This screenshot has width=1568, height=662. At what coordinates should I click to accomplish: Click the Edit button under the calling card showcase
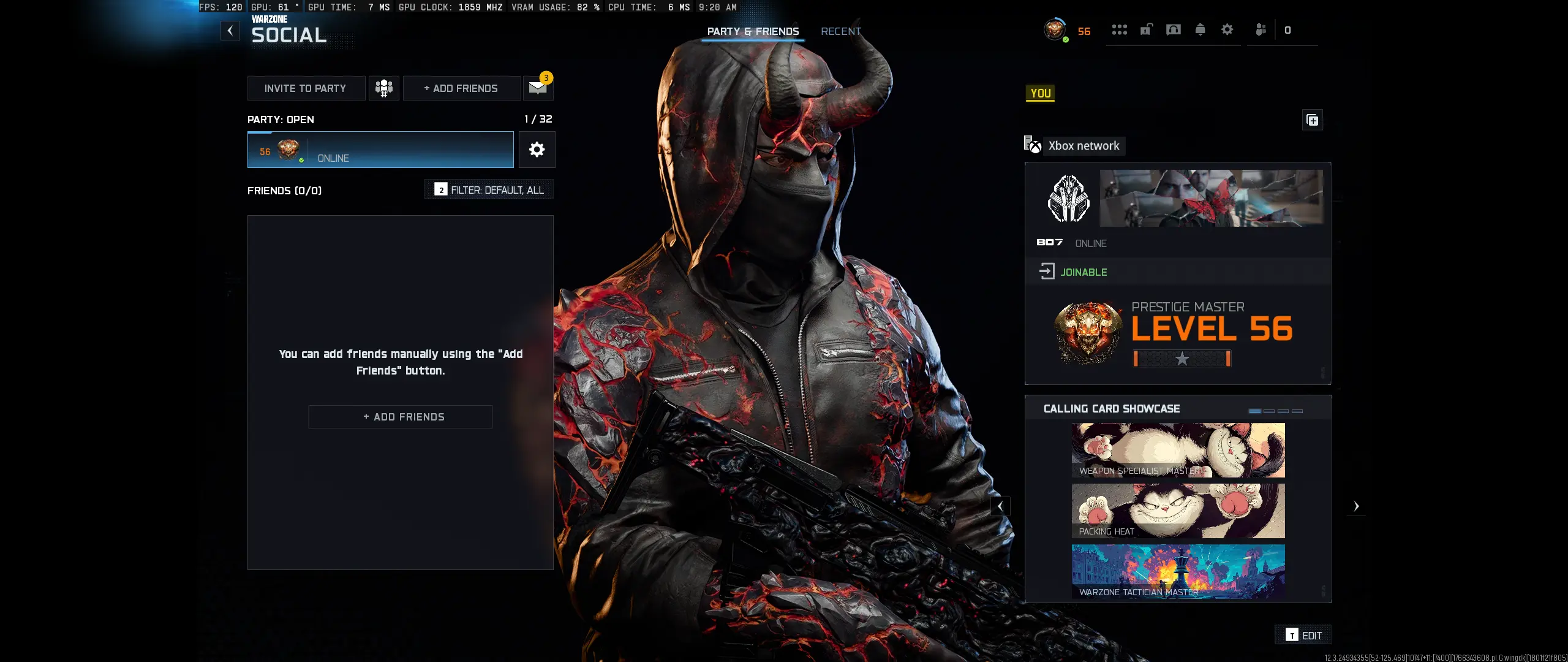tap(1302, 635)
